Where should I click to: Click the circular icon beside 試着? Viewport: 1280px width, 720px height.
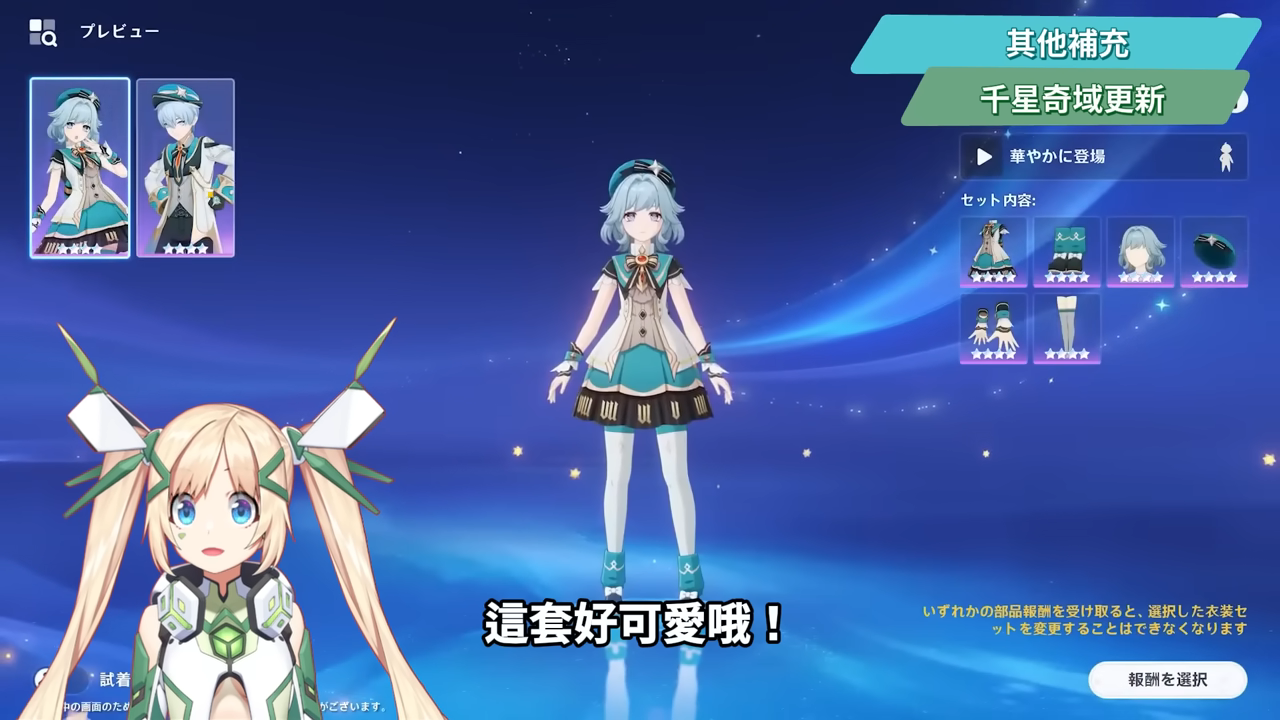(38, 677)
